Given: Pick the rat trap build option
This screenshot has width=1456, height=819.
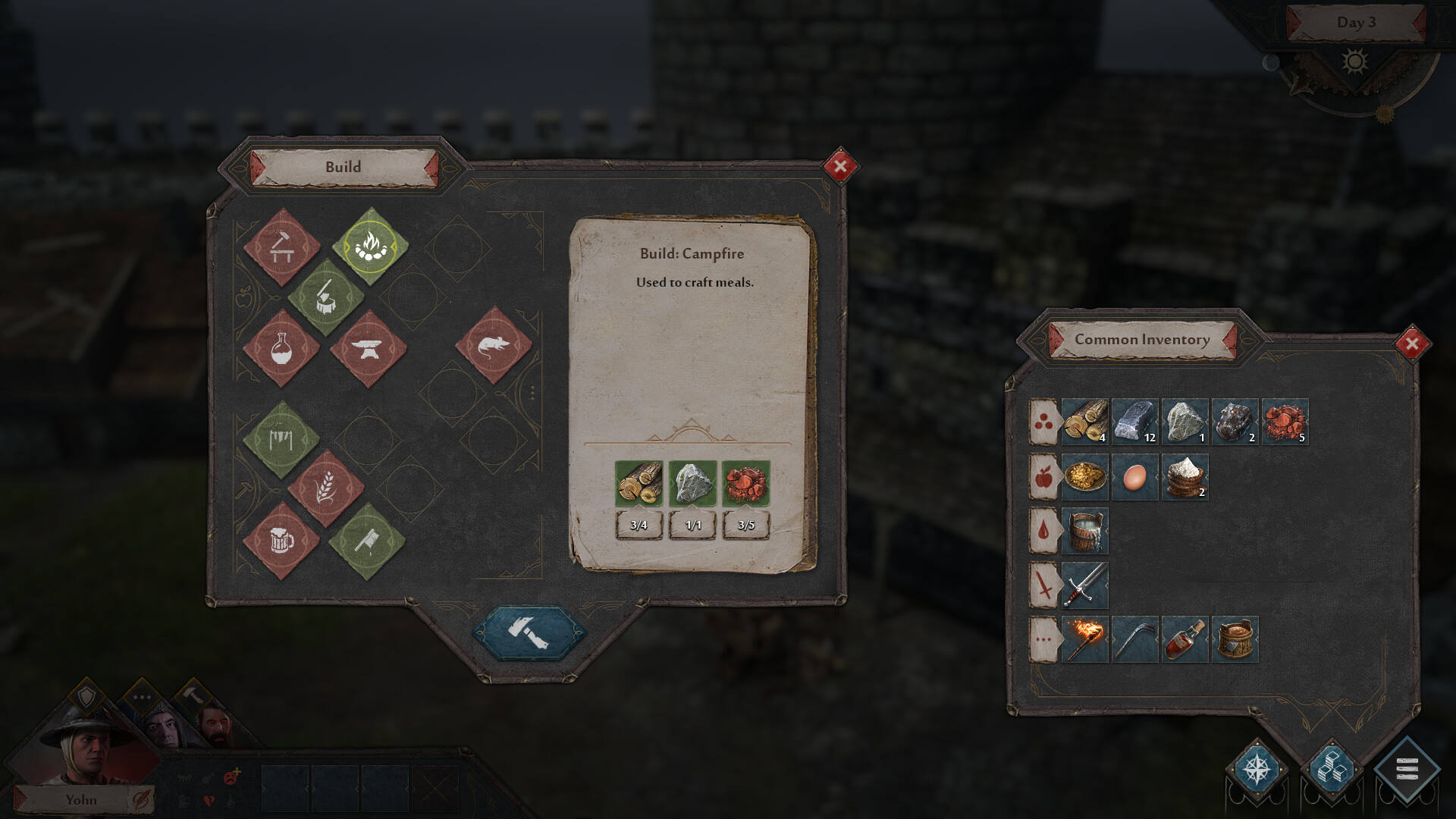Looking at the screenshot, I should (x=494, y=346).
